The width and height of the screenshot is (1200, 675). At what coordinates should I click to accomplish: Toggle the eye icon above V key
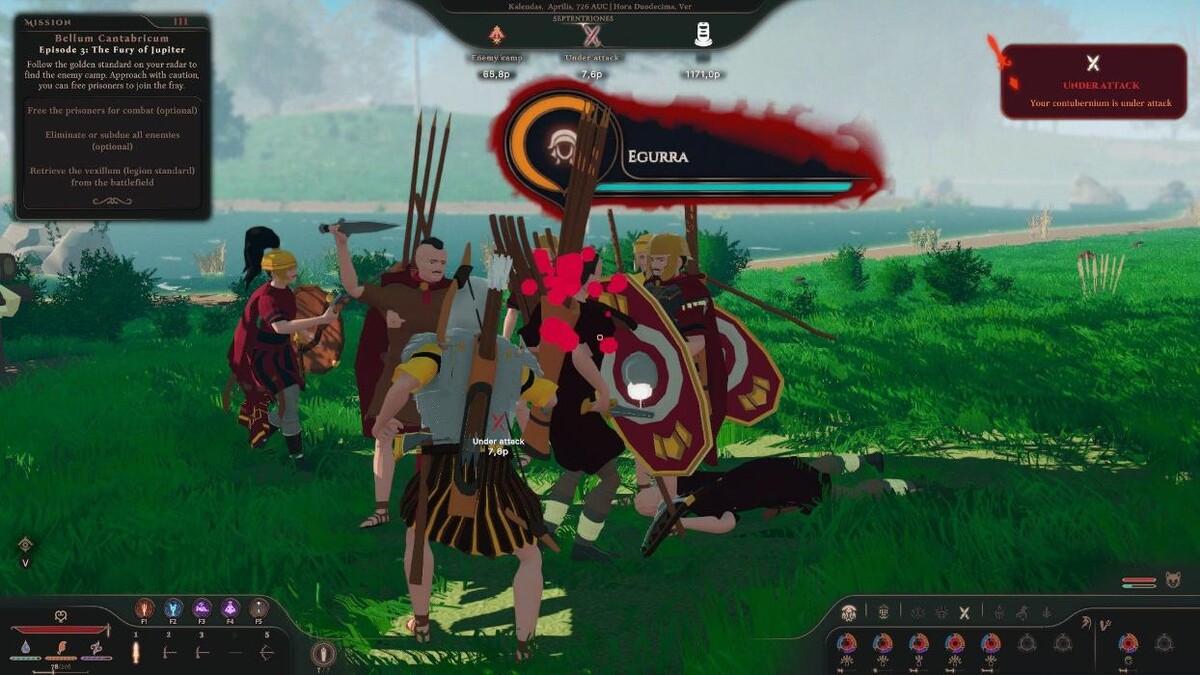[x=26, y=544]
